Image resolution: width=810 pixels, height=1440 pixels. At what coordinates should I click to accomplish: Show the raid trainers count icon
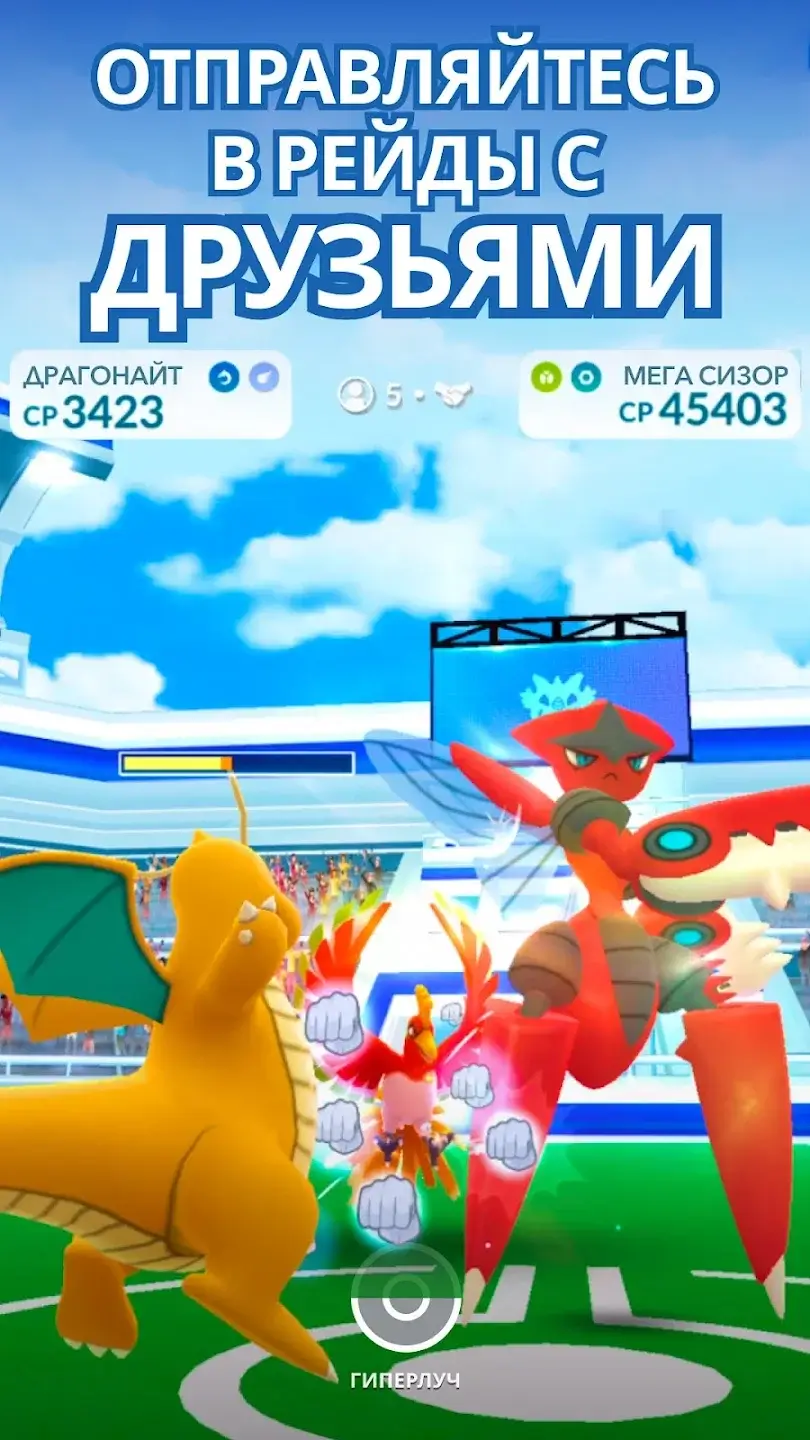click(x=355, y=396)
